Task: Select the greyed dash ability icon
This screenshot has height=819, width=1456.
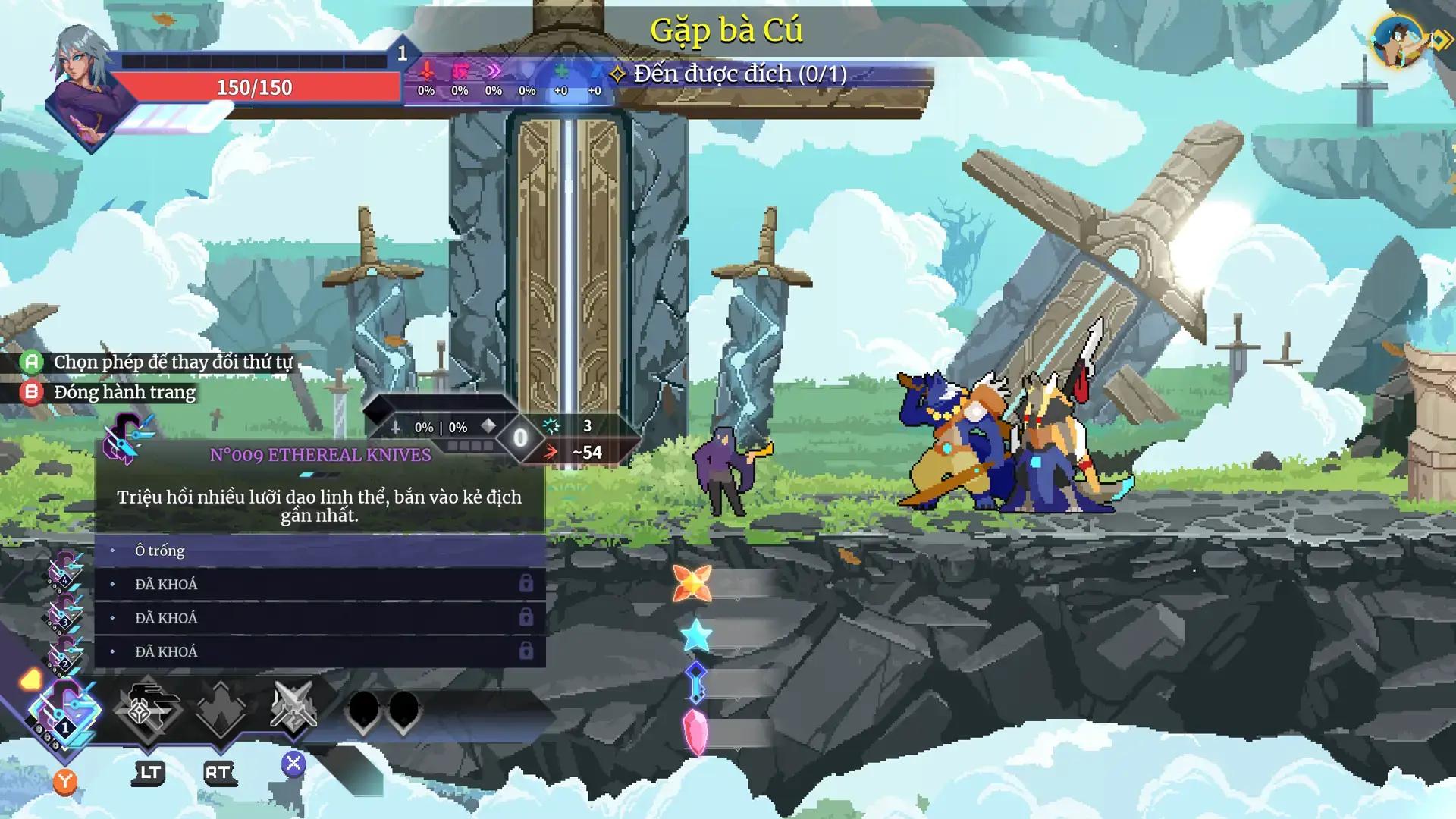Action: 146,709
